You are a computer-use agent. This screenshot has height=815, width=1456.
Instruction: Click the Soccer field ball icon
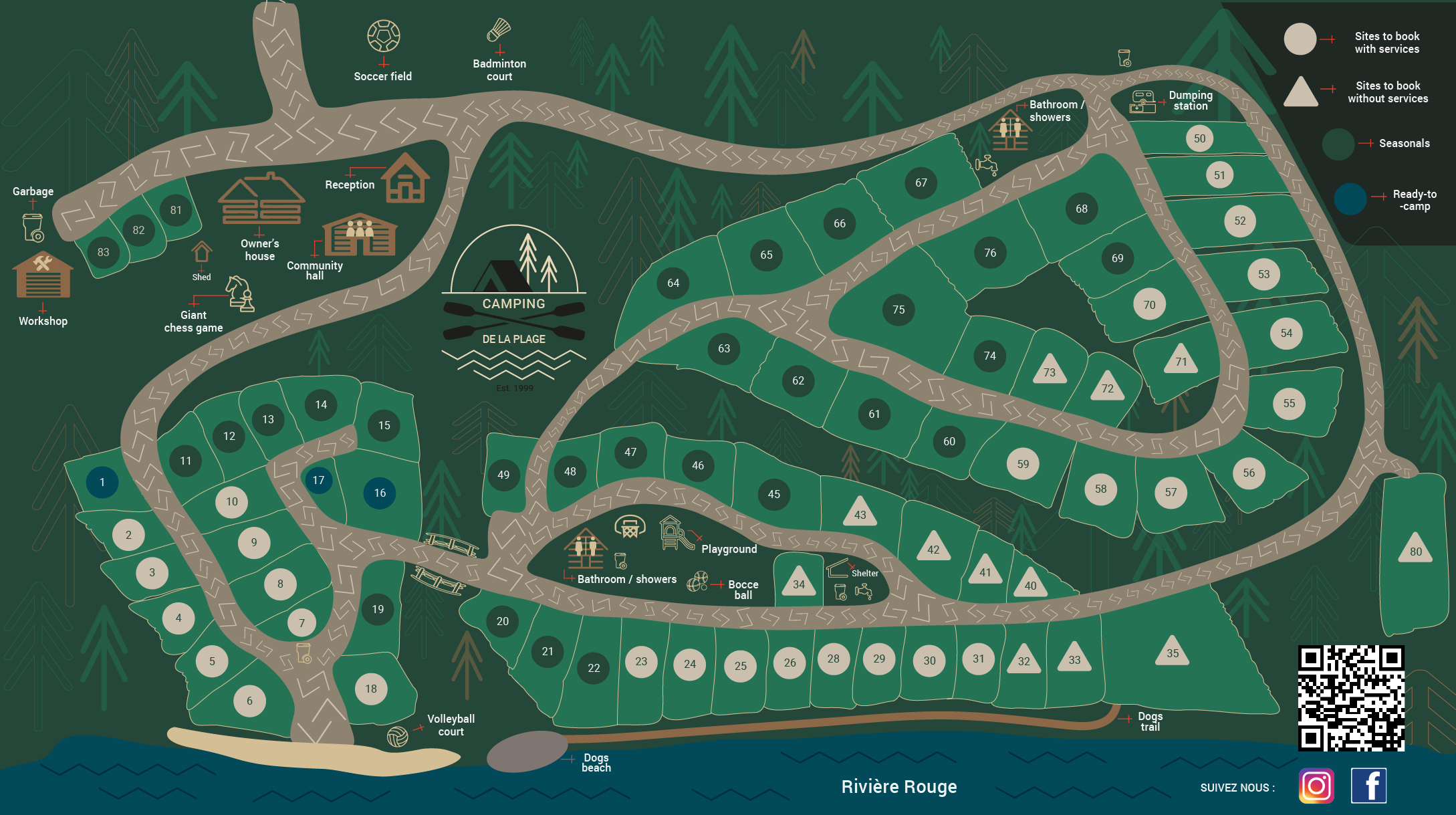pos(384,36)
